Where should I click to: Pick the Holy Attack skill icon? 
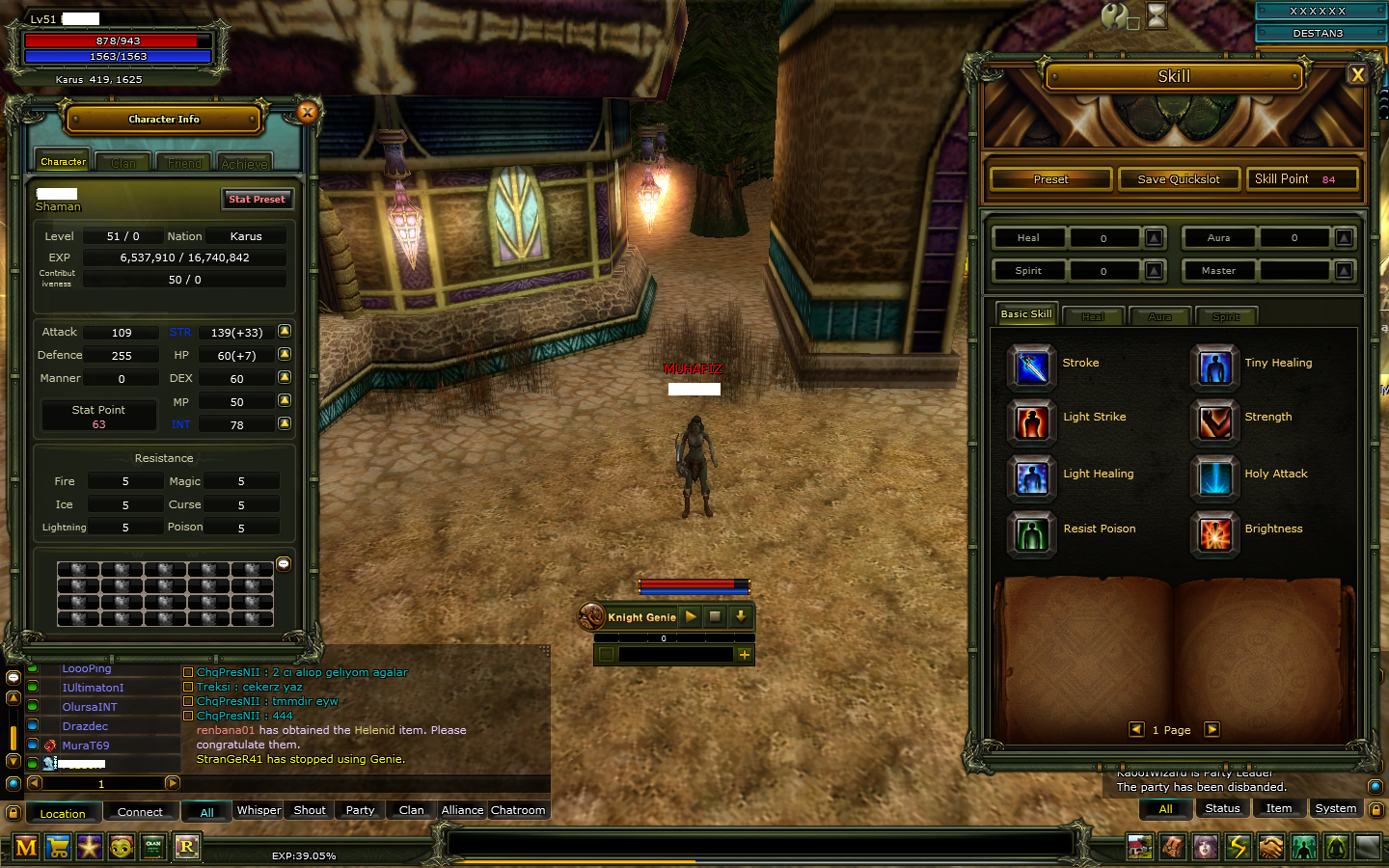coord(1214,476)
